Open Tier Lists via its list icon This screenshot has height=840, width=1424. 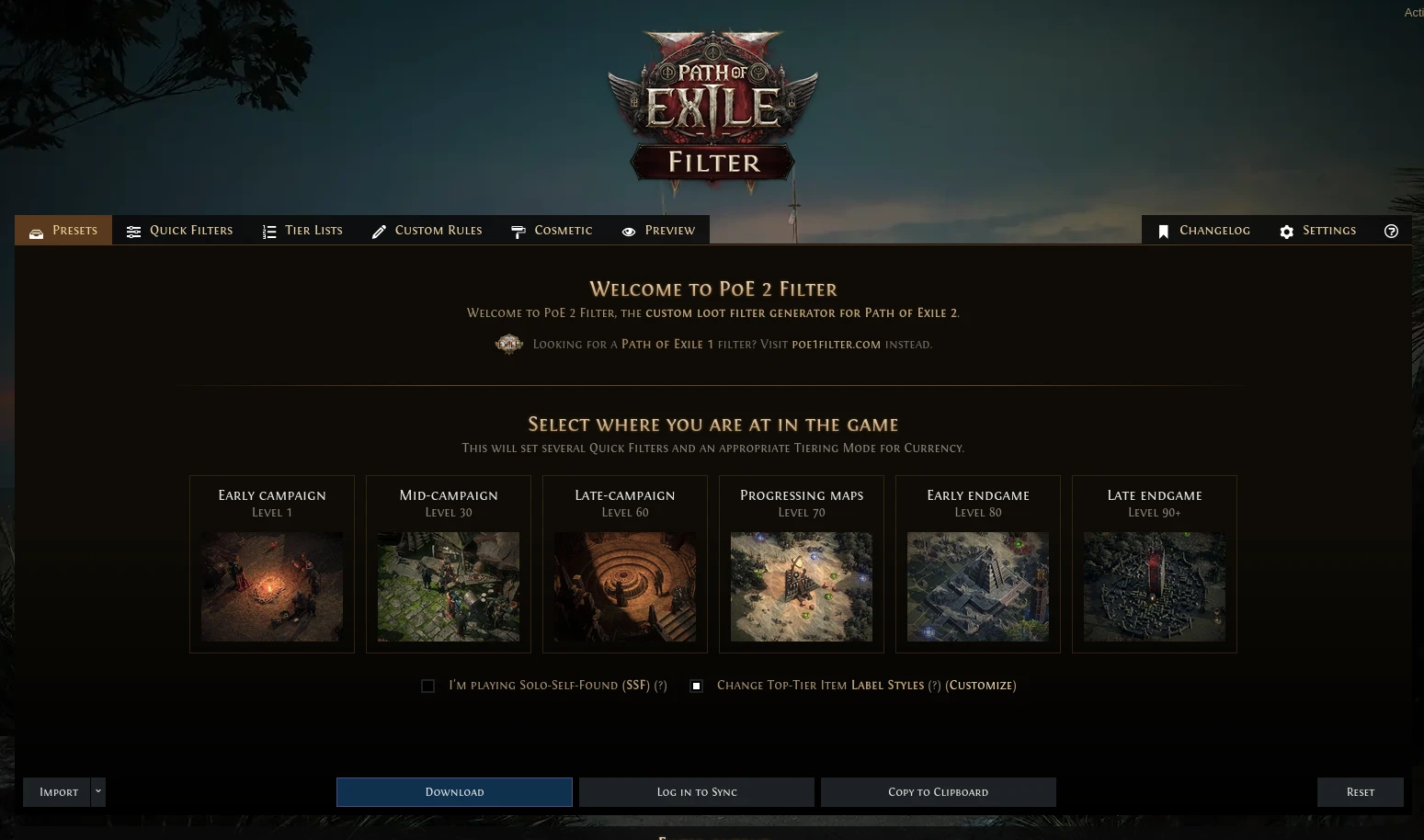click(269, 231)
